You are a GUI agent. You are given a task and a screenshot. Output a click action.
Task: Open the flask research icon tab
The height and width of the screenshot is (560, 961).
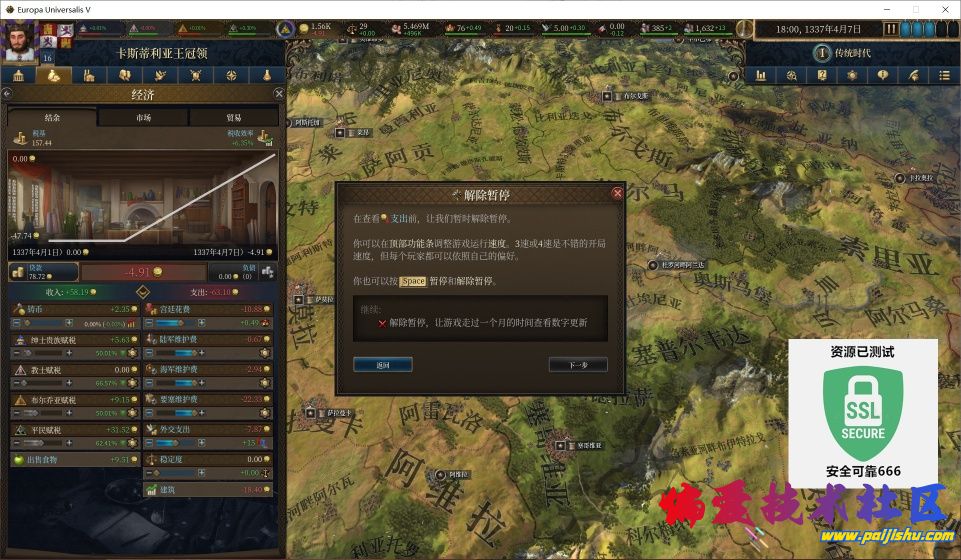(267, 75)
